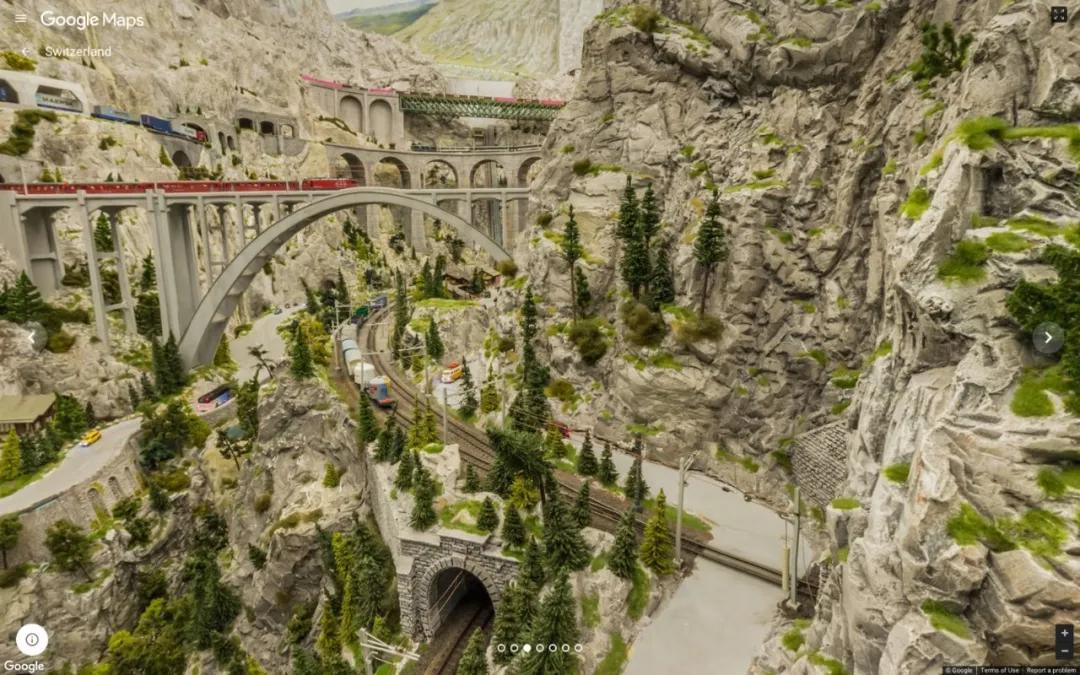Show the next panorama with right arrow
This screenshot has height=675, width=1080.
click(x=1047, y=338)
